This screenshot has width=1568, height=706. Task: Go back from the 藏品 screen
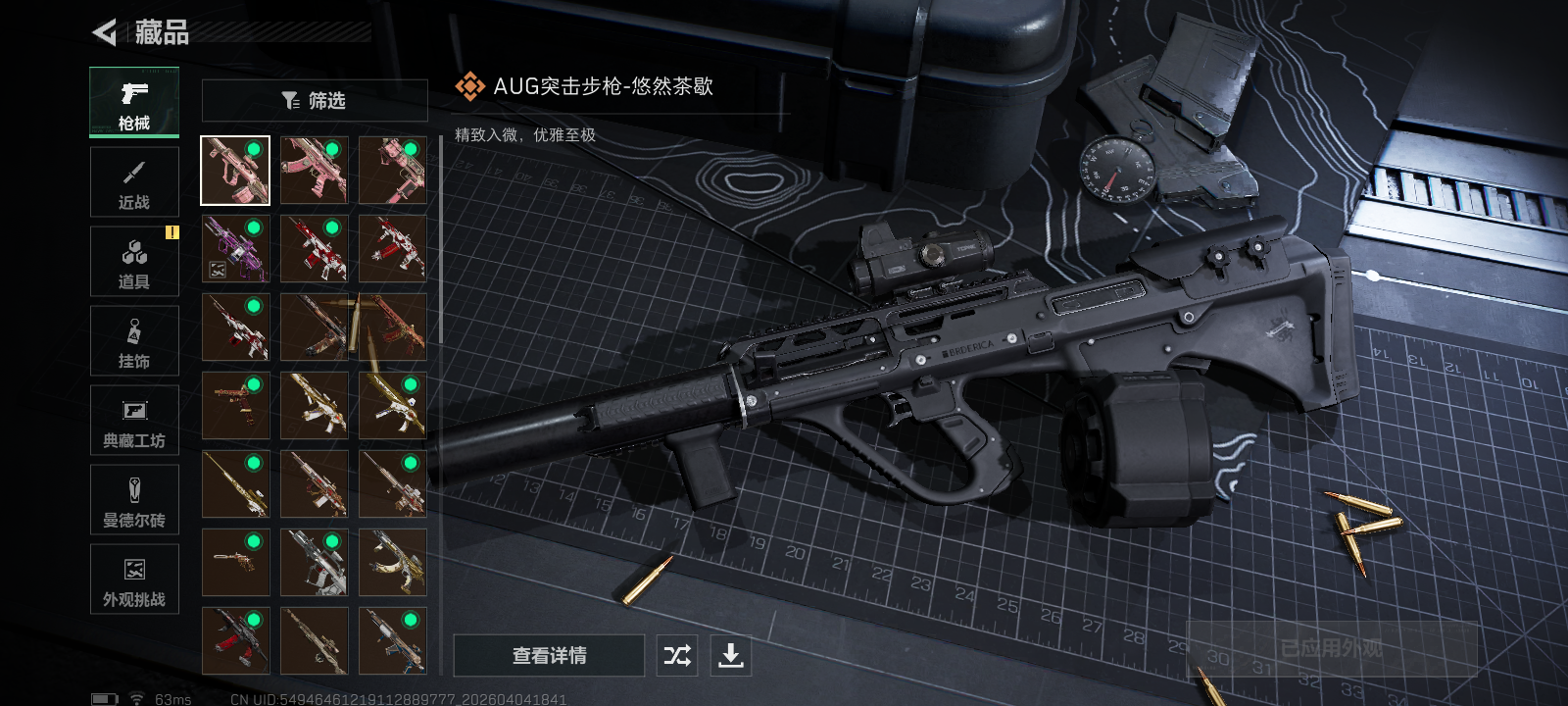tap(105, 32)
